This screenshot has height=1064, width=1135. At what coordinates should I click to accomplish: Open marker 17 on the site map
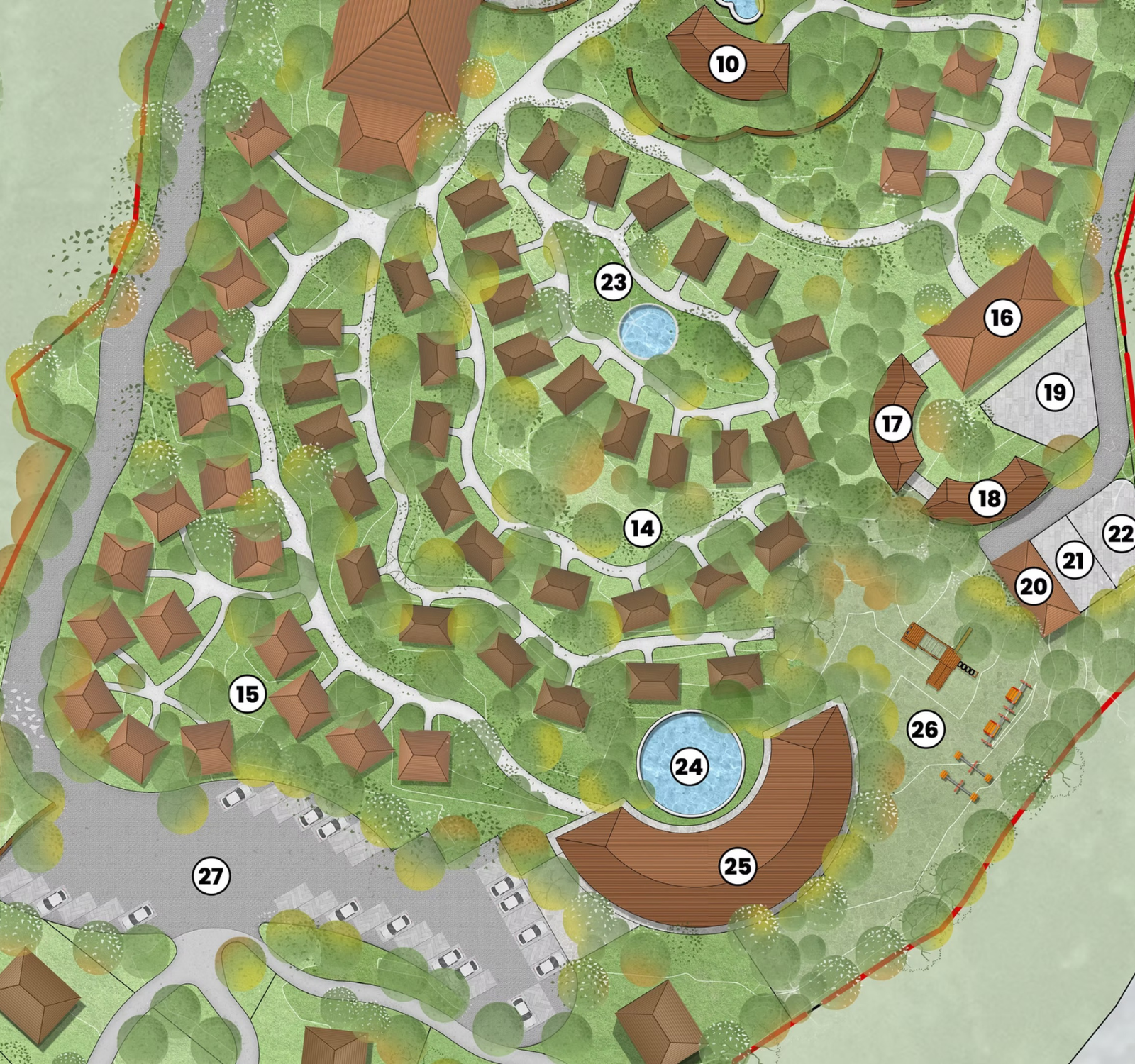(892, 423)
